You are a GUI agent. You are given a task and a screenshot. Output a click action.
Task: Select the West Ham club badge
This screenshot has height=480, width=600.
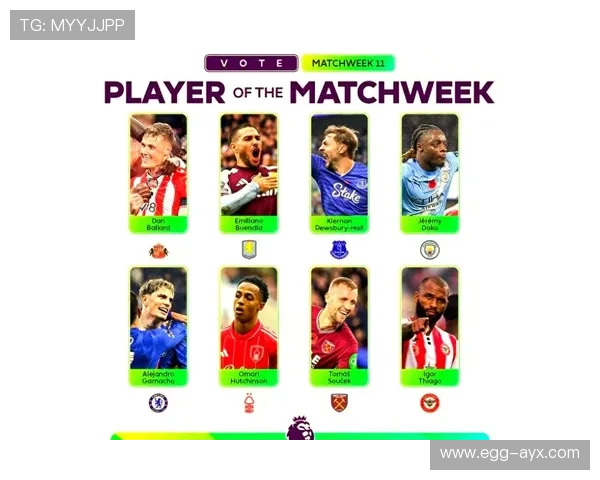[x=339, y=403]
